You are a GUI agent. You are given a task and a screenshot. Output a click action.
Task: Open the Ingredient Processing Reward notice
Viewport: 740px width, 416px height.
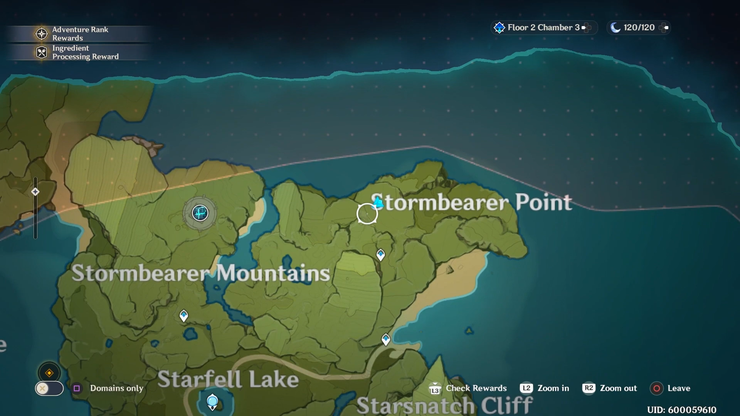tap(78, 52)
